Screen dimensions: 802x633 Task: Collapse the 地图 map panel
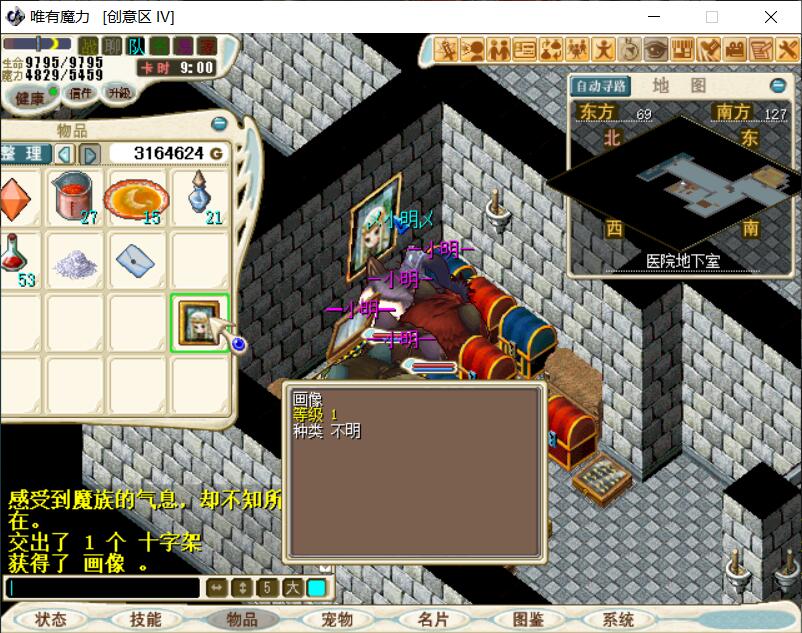(778, 86)
